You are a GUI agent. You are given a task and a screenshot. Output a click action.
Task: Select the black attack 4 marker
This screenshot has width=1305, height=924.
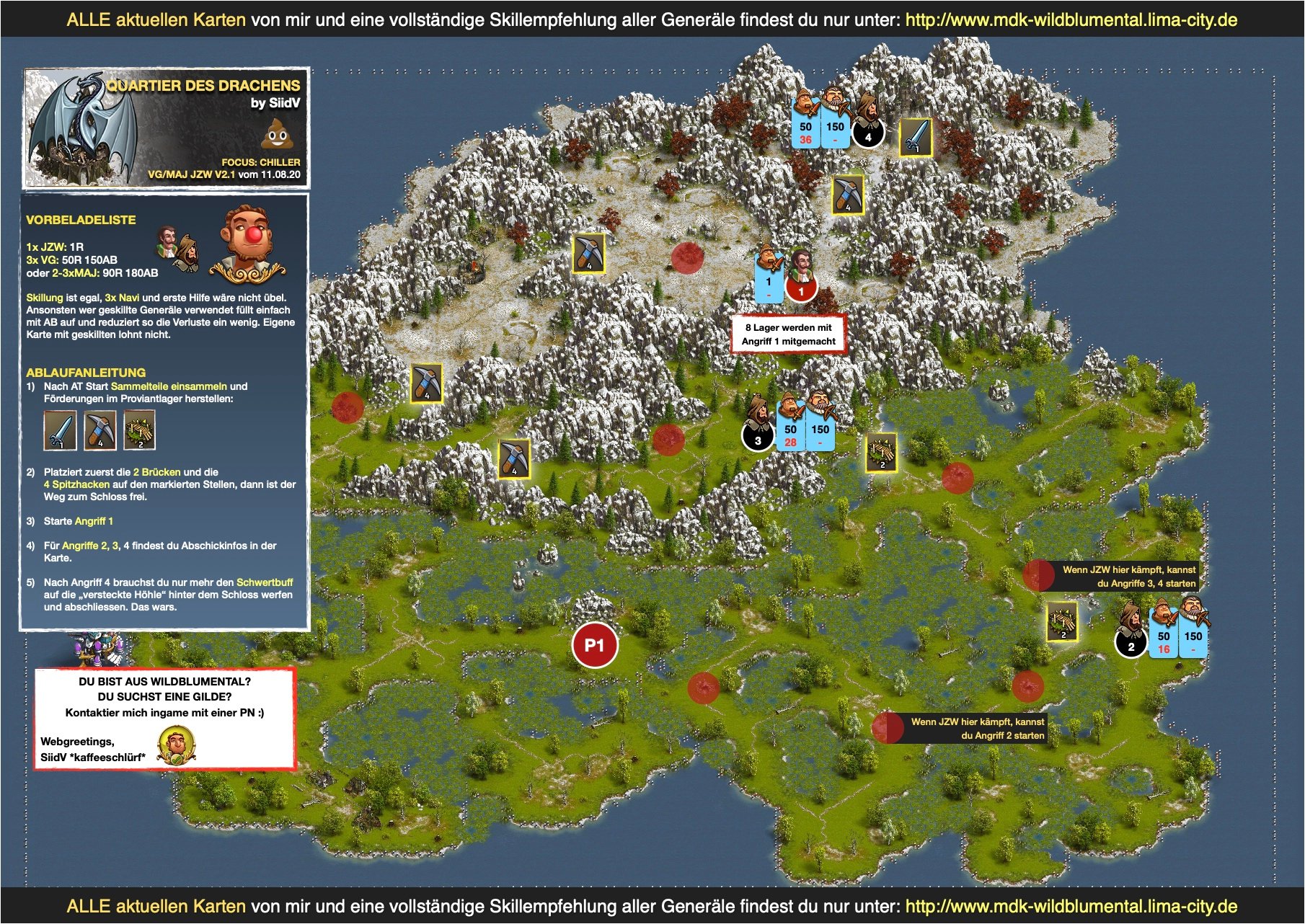pos(868,134)
